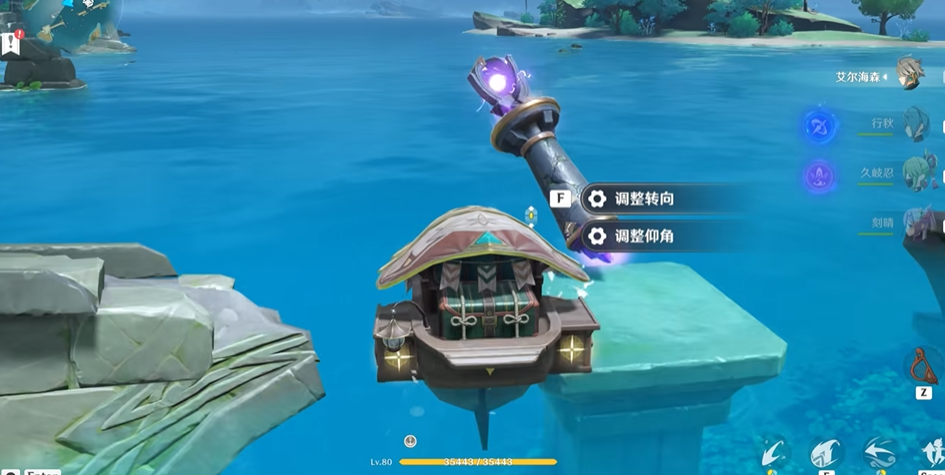Image resolution: width=945 pixels, height=475 pixels.
Task: Activate the boat's left-arrow wave skill
Action: click(x=880, y=453)
